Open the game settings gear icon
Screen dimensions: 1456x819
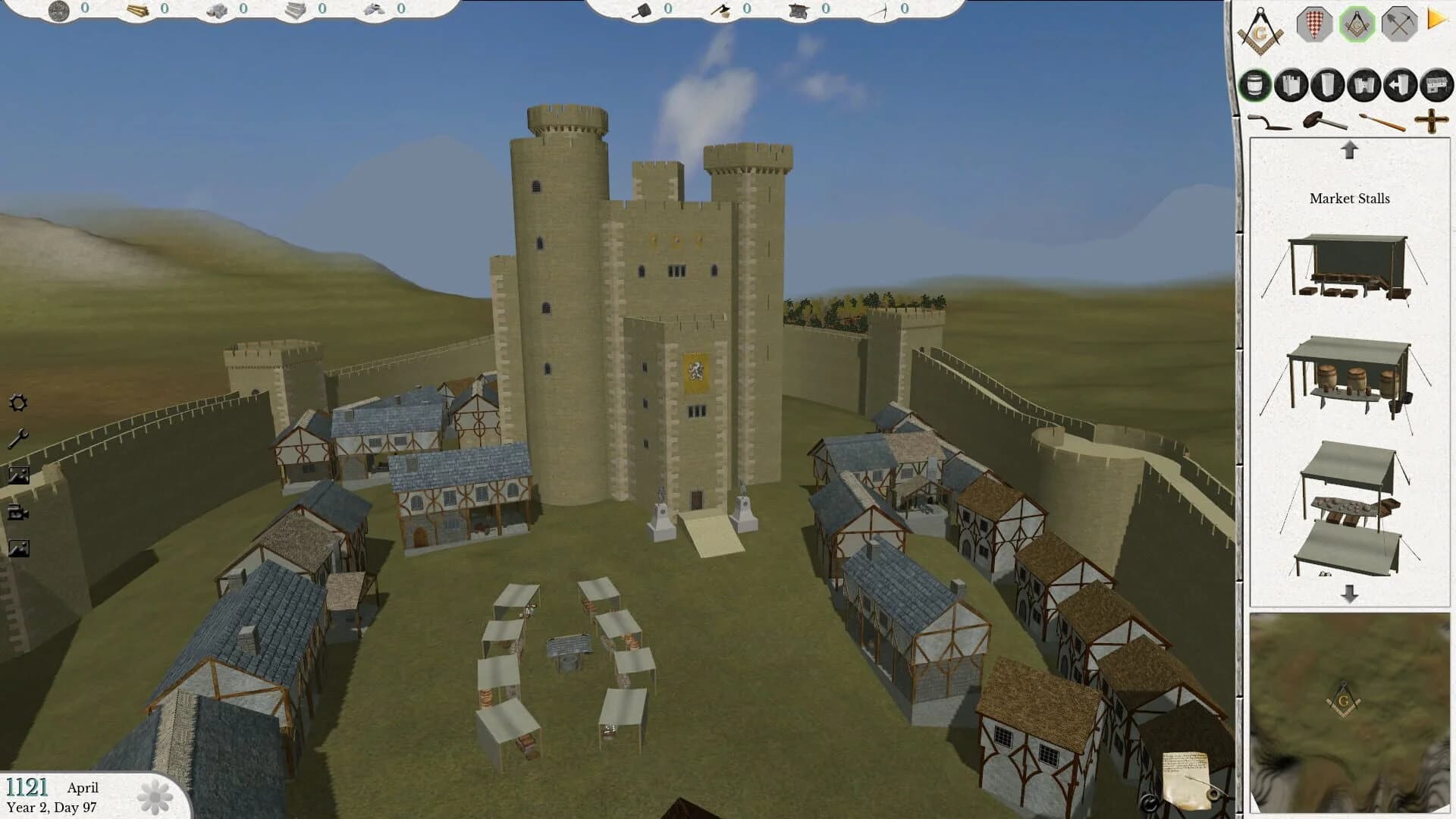pos(18,403)
